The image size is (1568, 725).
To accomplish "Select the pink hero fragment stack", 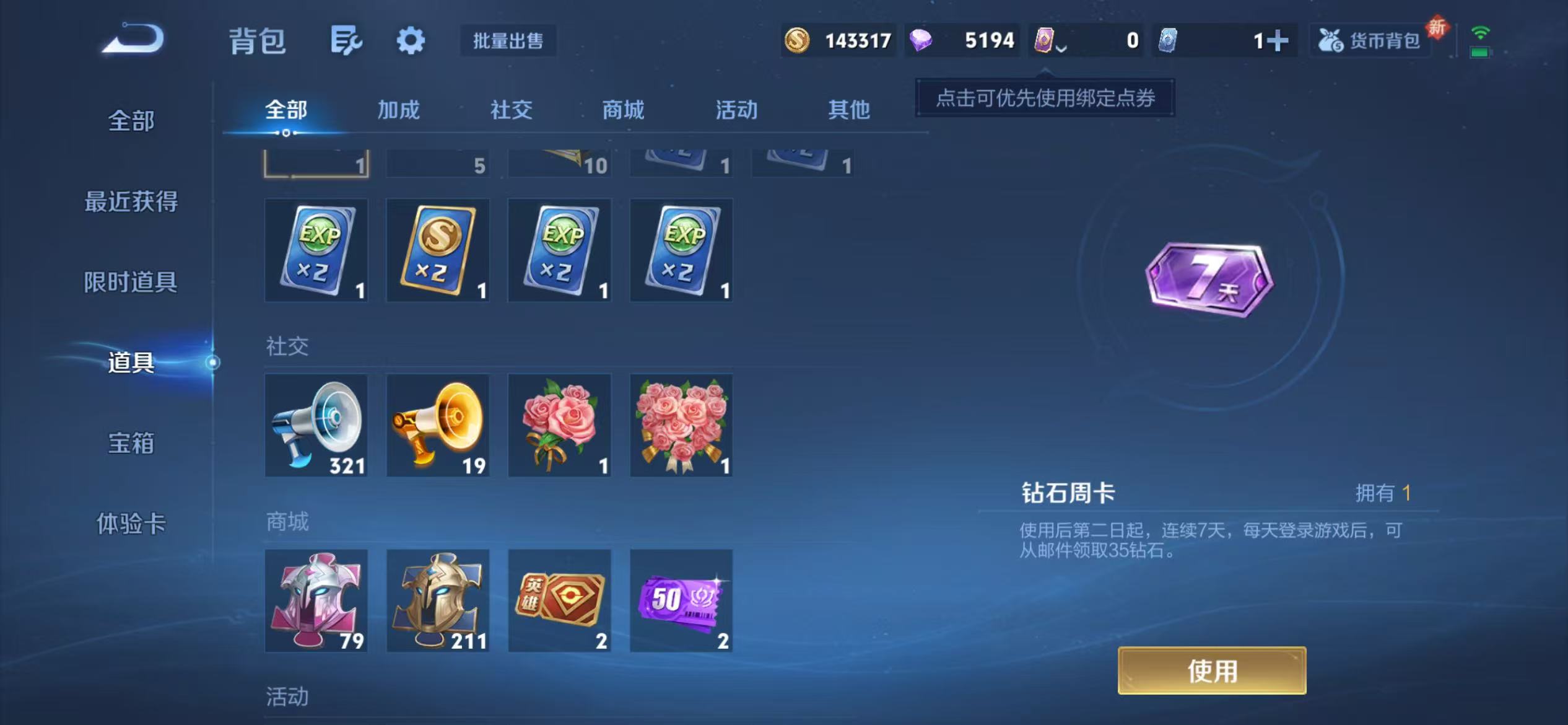I will coord(316,600).
